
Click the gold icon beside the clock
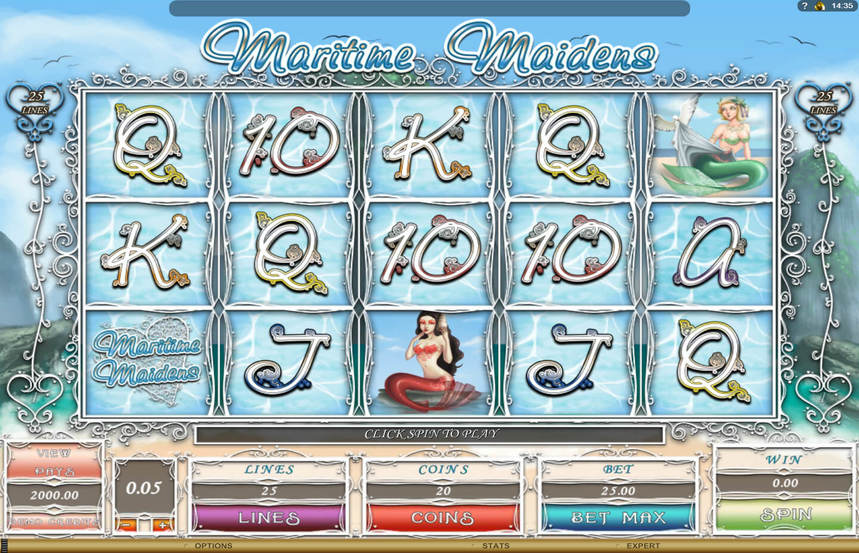pos(819,6)
